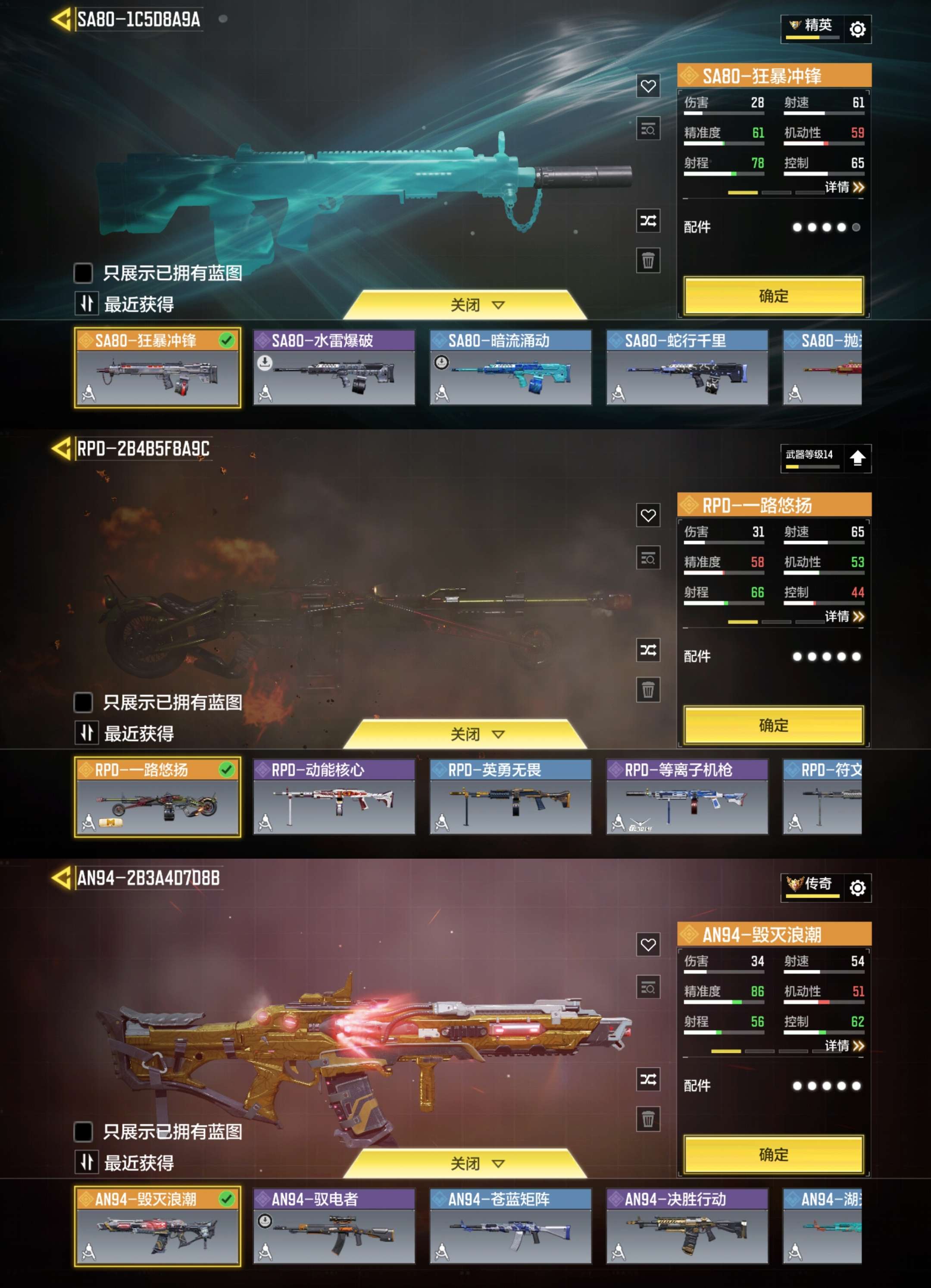Open the gear icon beside 传奇
Image resolution: width=931 pixels, height=1288 pixels.
tap(857, 887)
